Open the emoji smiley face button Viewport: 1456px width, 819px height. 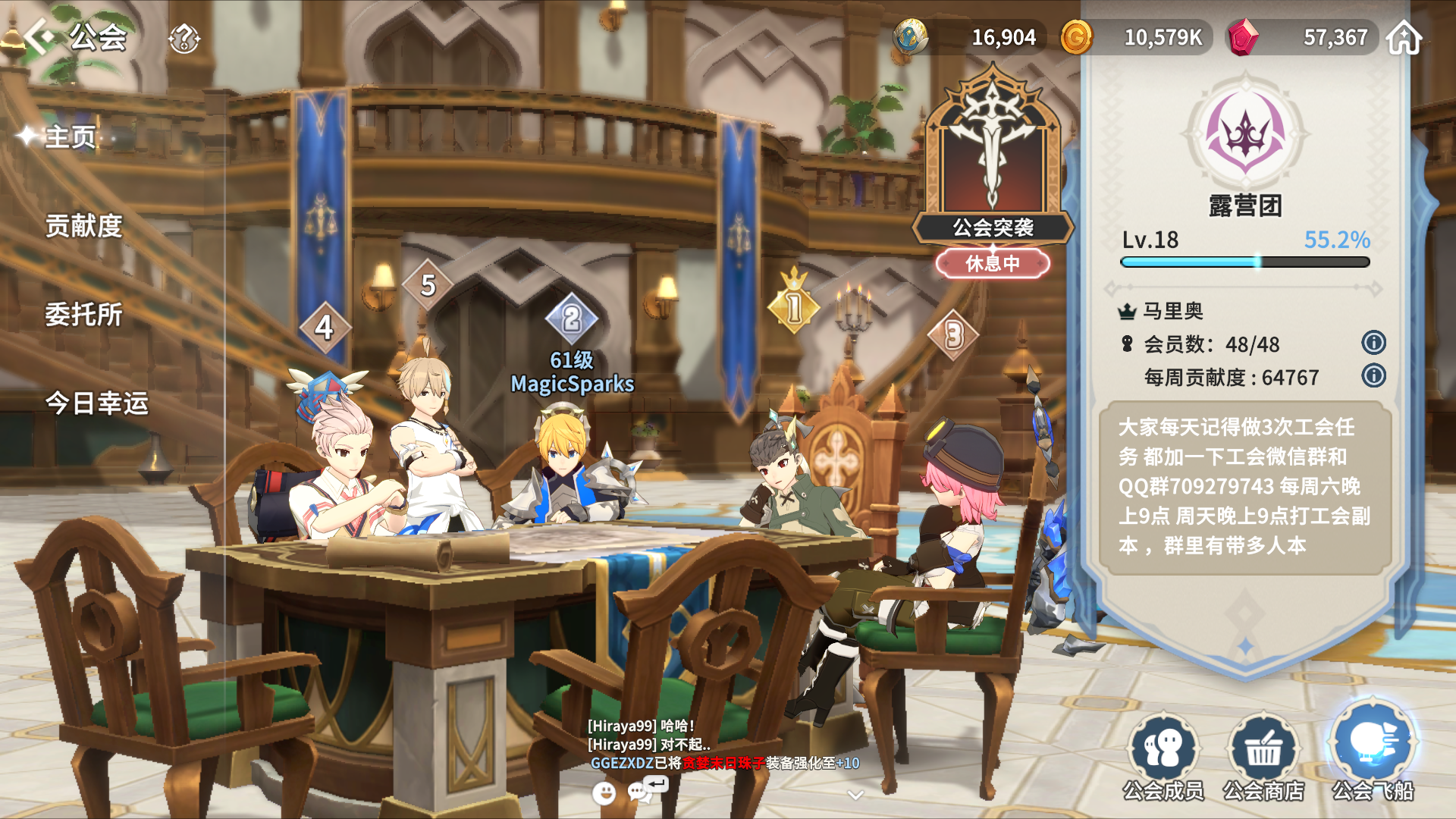click(604, 793)
